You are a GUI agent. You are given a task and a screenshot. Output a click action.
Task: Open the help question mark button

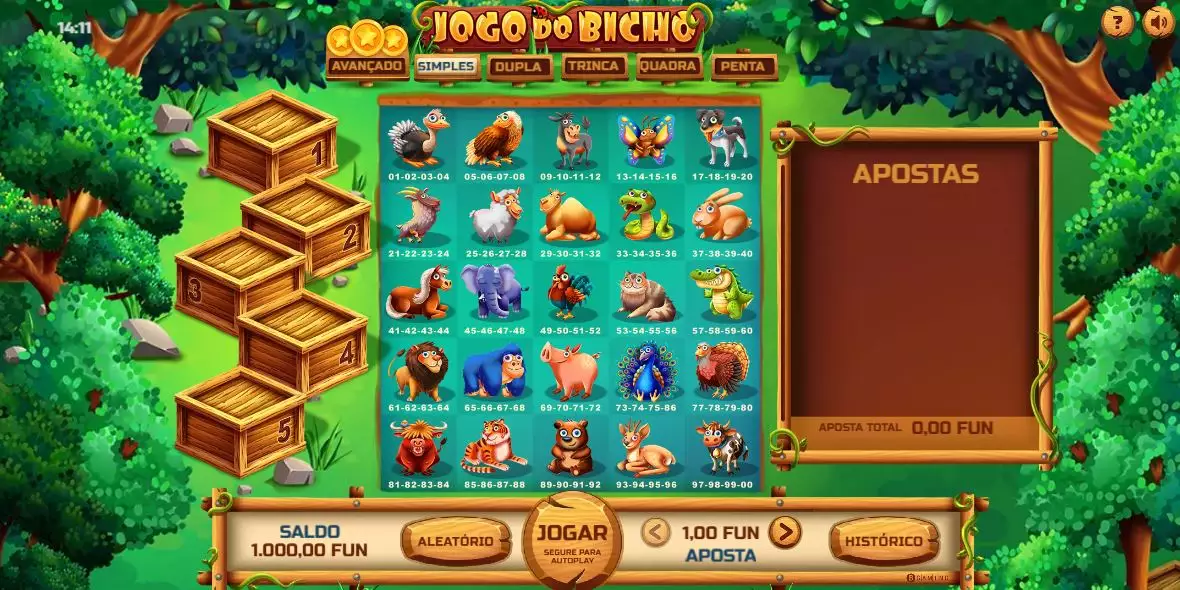pos(1117,23)
